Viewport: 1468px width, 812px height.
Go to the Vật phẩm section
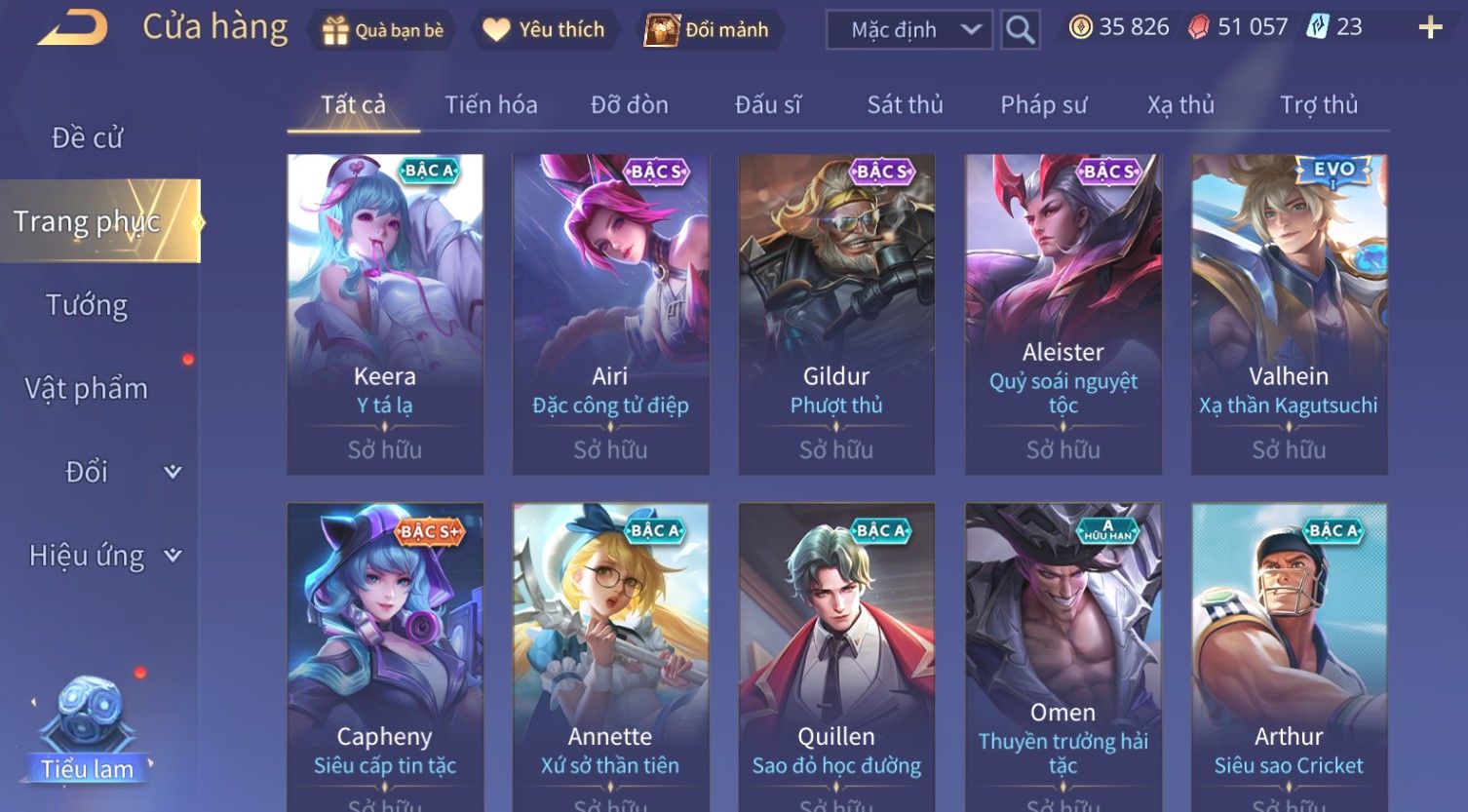pyautogui.click(x=87, y=389)
